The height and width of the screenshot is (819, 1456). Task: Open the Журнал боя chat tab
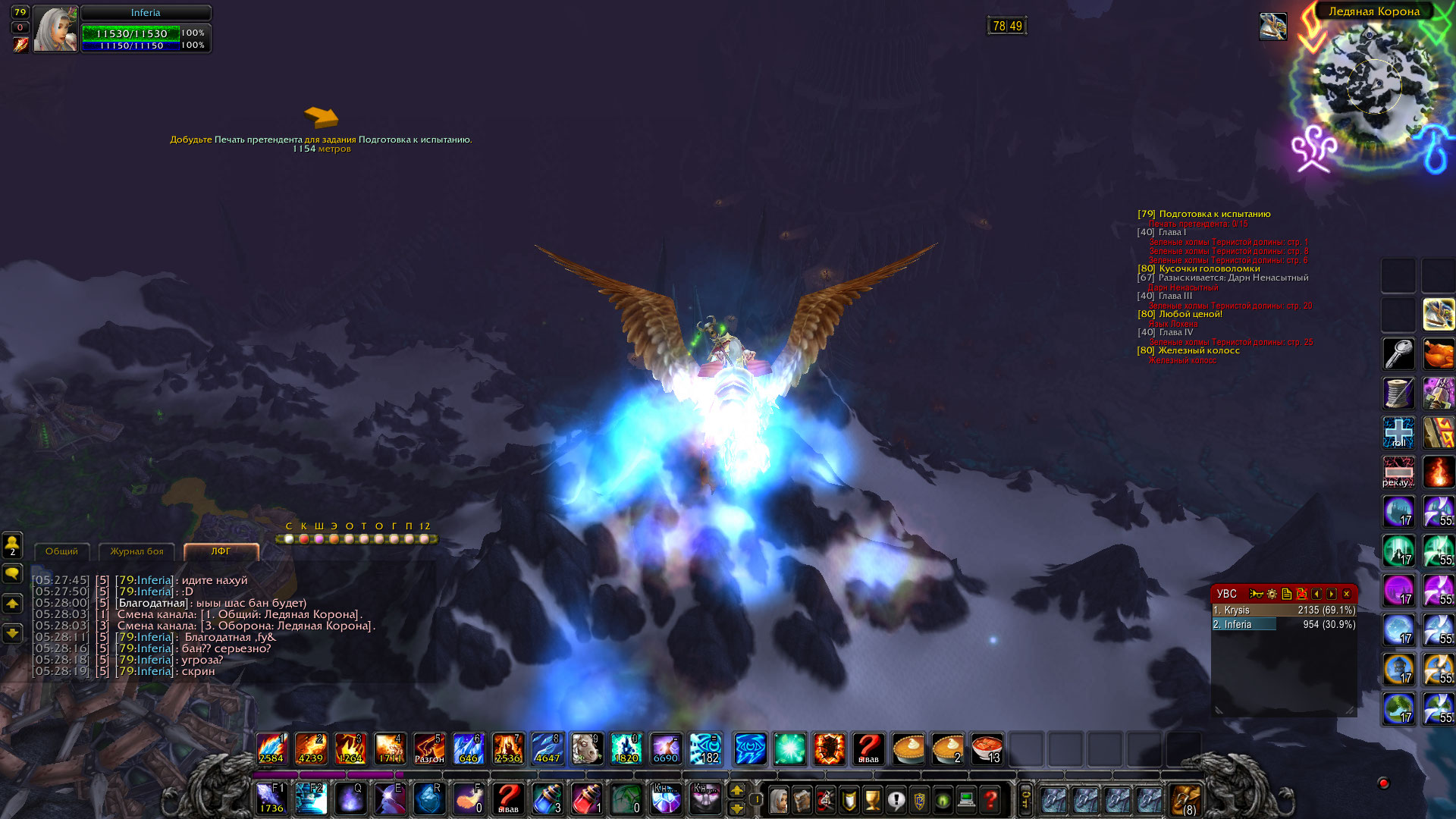click(x=136, y=551)
